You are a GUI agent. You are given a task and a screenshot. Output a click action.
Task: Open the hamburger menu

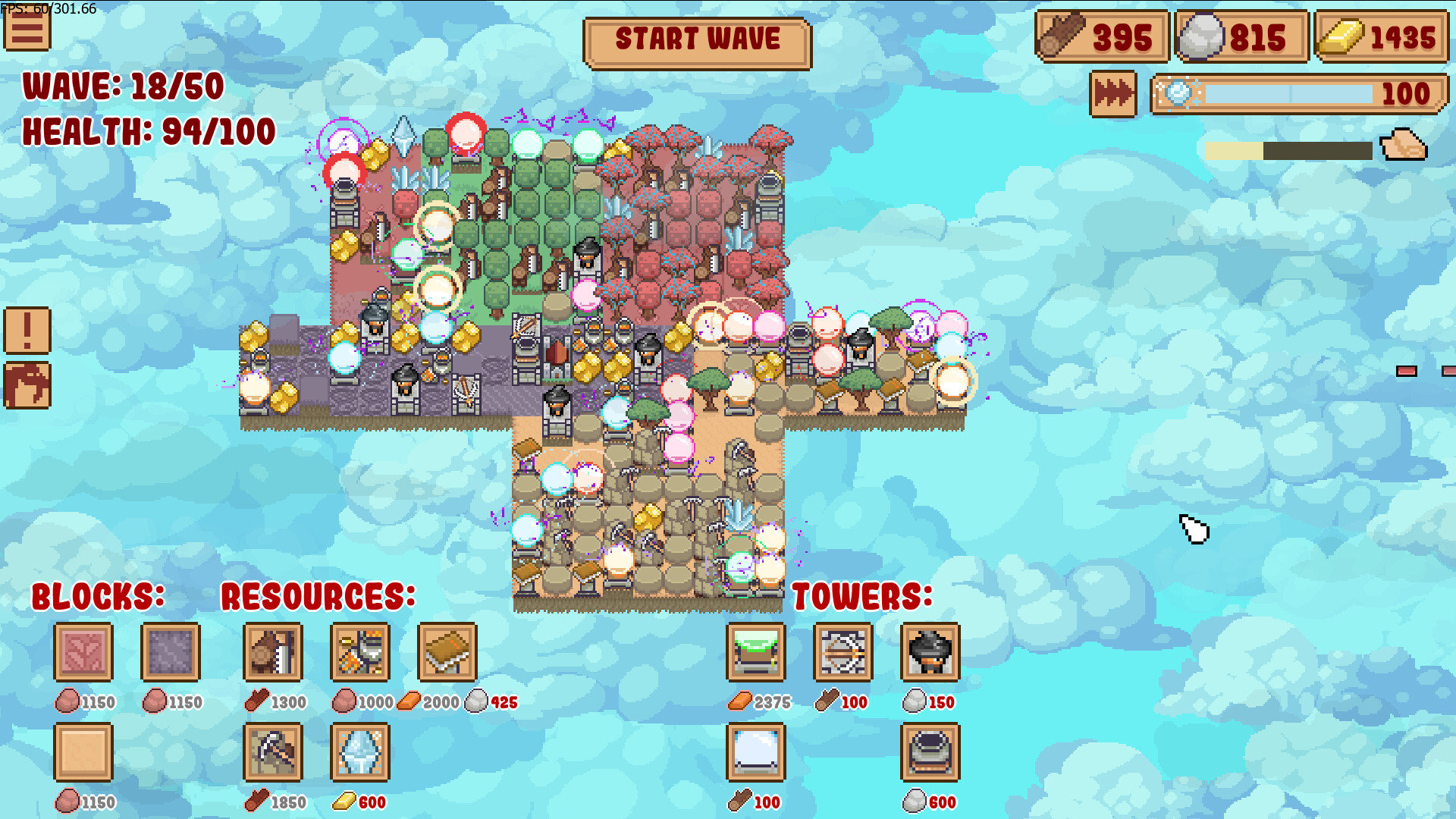pos(27,29)
